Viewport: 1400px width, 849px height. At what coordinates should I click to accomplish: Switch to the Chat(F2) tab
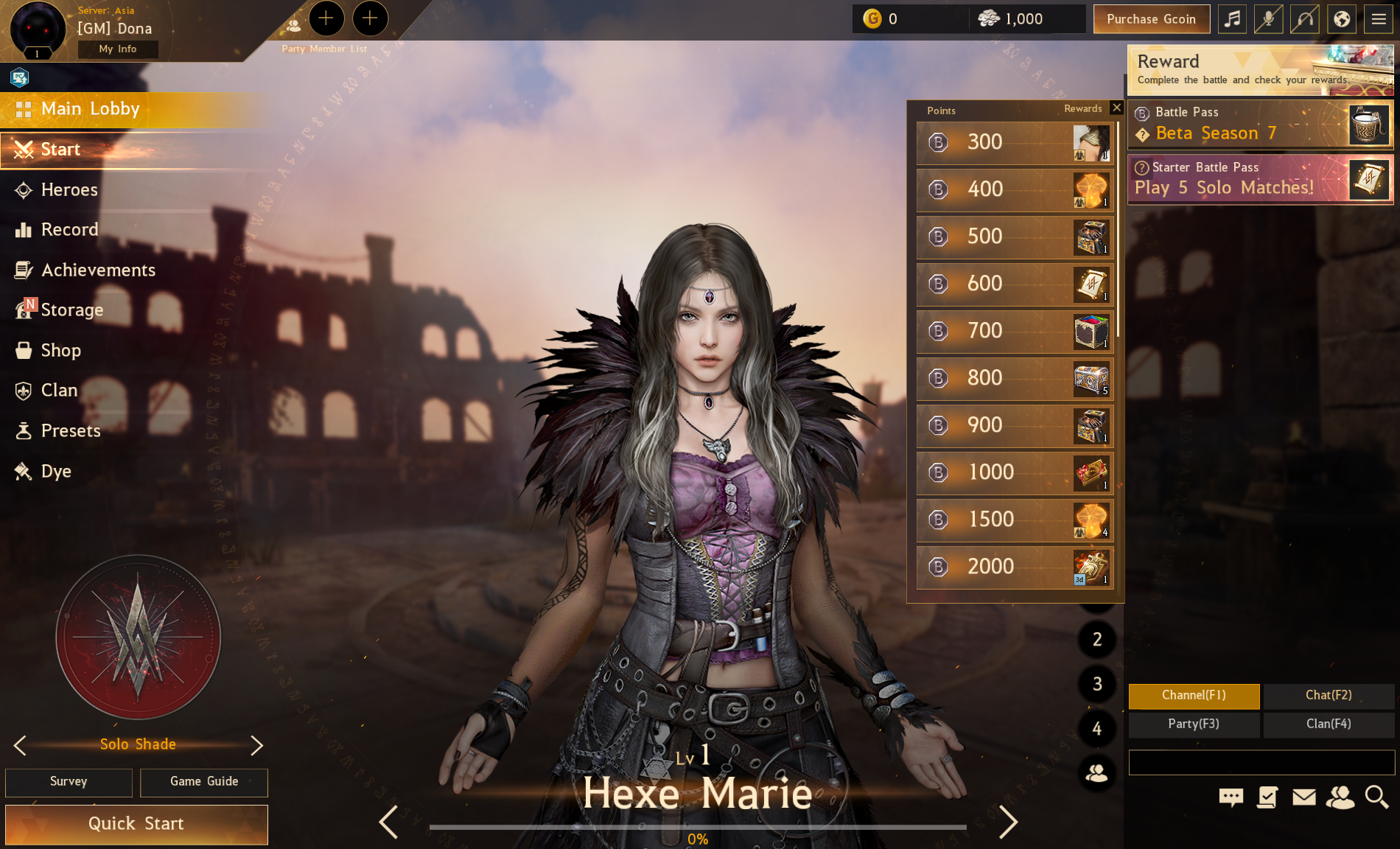click(x=1329, y=696)
